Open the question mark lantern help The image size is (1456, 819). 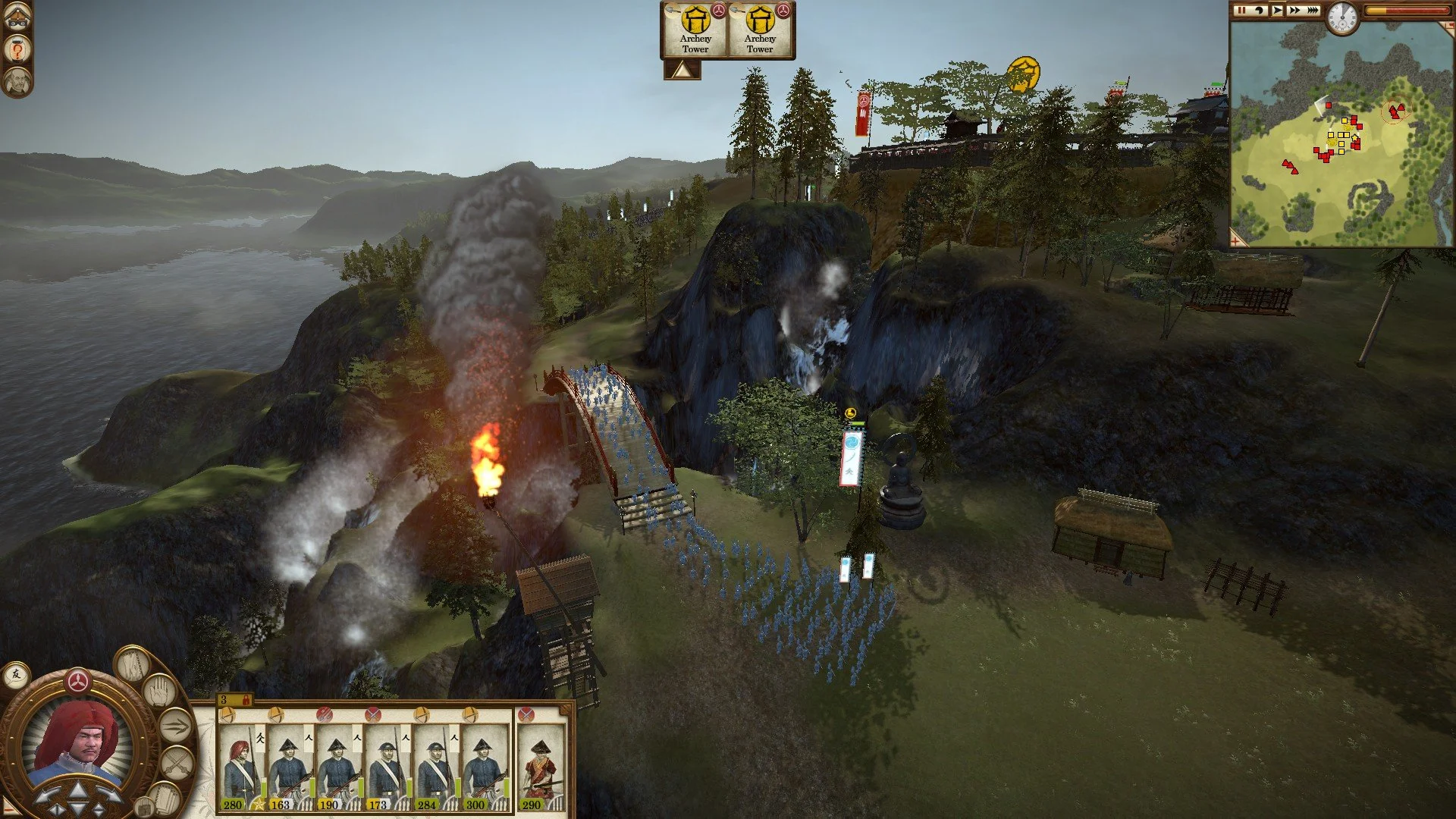17,50
